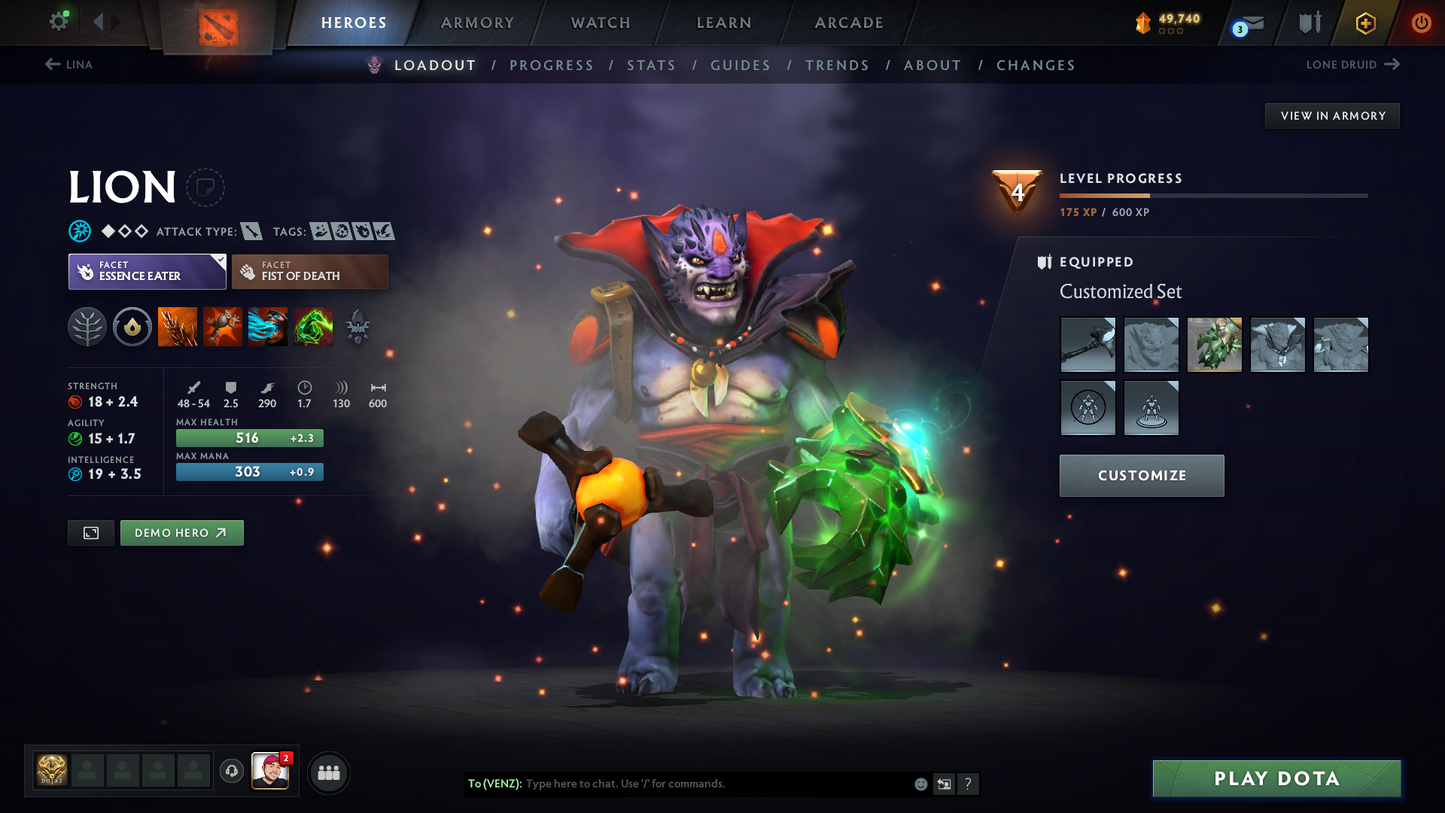Switch to the Fist of Death facet

(x=310, y=271)
